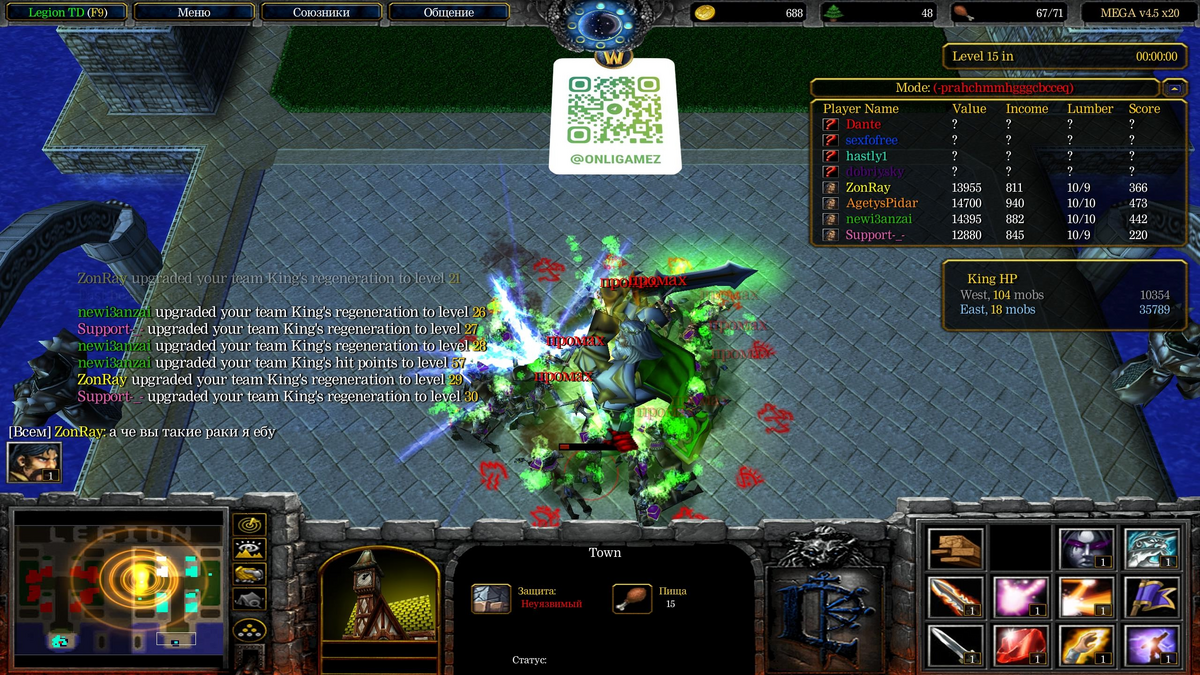
Task: Pick the white-bearded frost face icon
Action: [x=1150, y=548]
